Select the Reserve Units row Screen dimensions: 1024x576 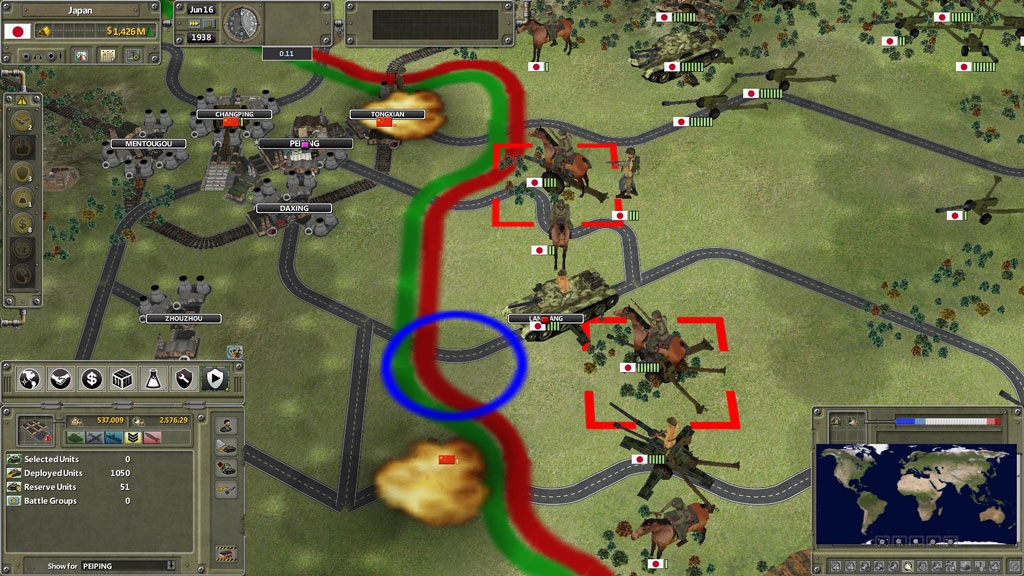click(70, 487)
